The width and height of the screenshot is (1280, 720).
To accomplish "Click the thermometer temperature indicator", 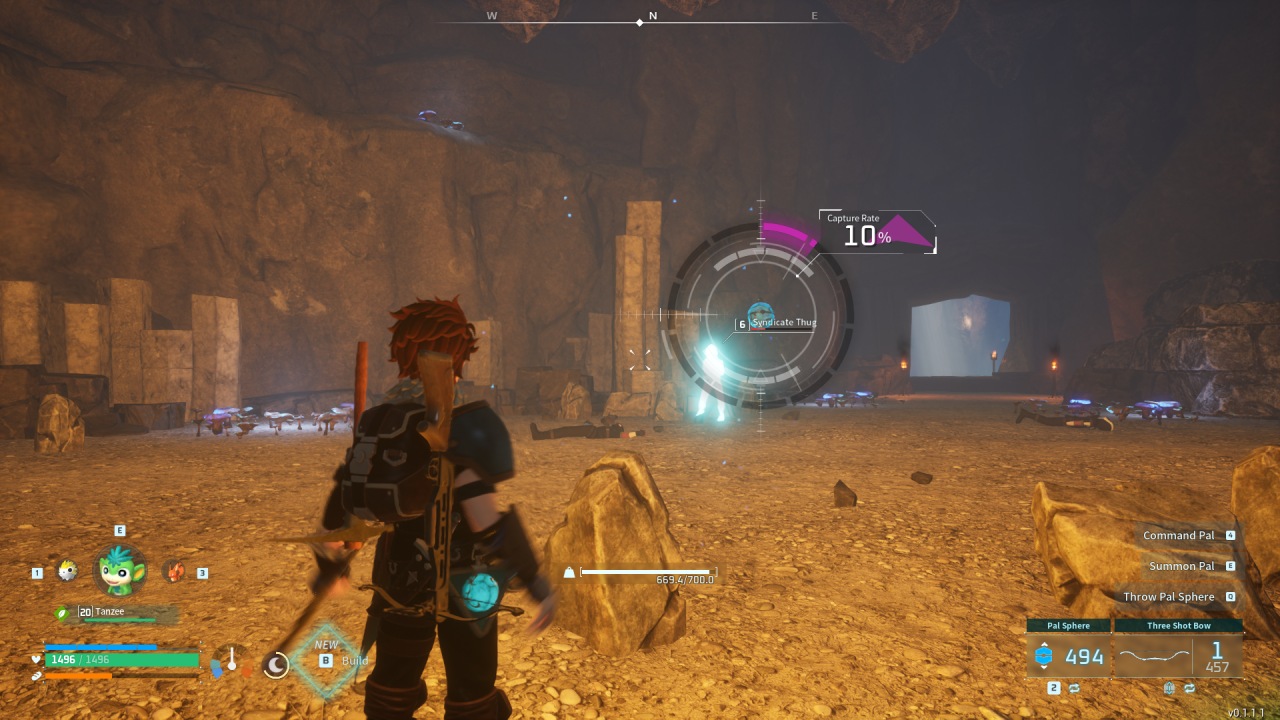I will (232, 660).
